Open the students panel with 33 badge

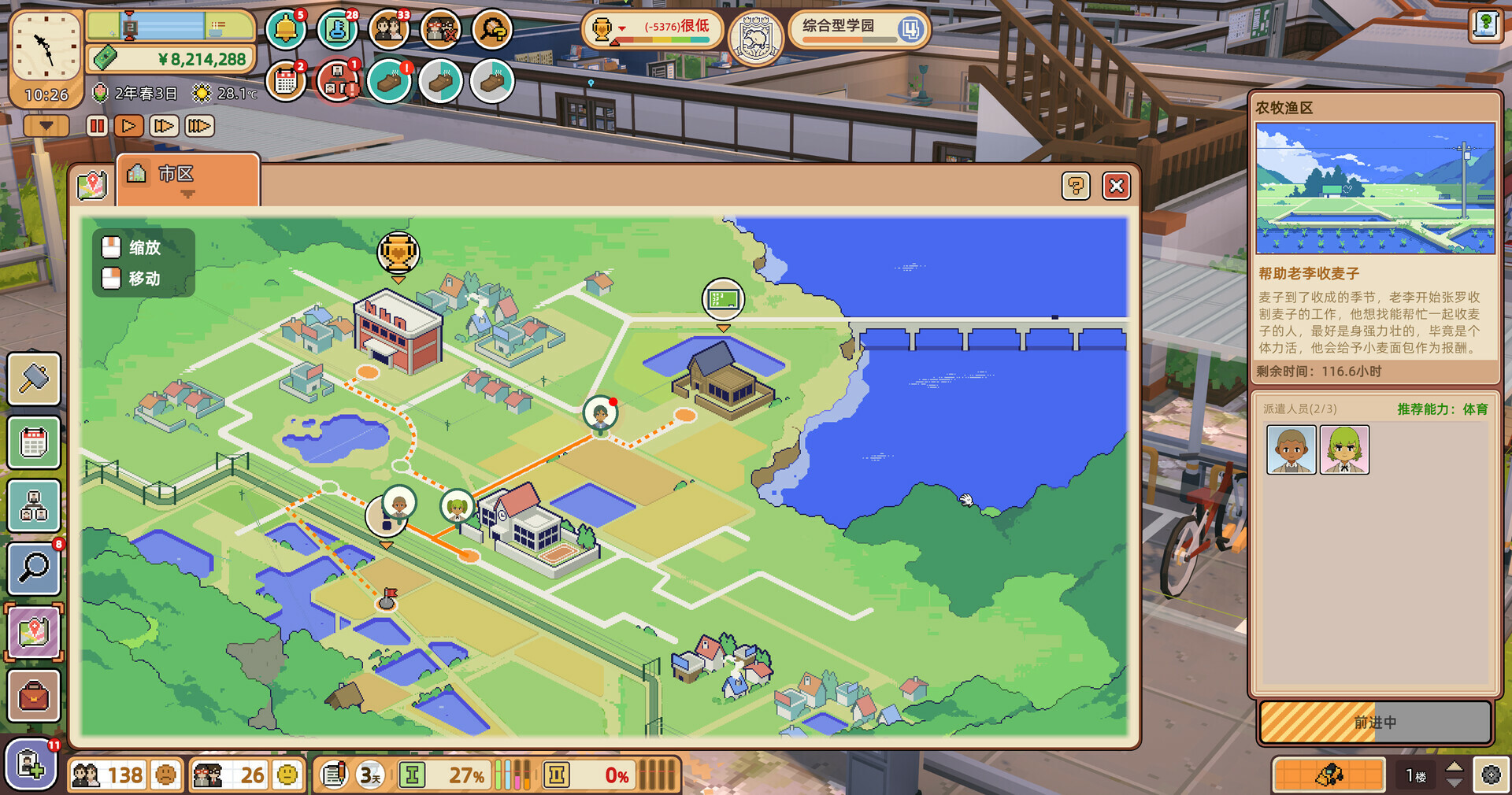pyautogui.click(x=389, y=29)
